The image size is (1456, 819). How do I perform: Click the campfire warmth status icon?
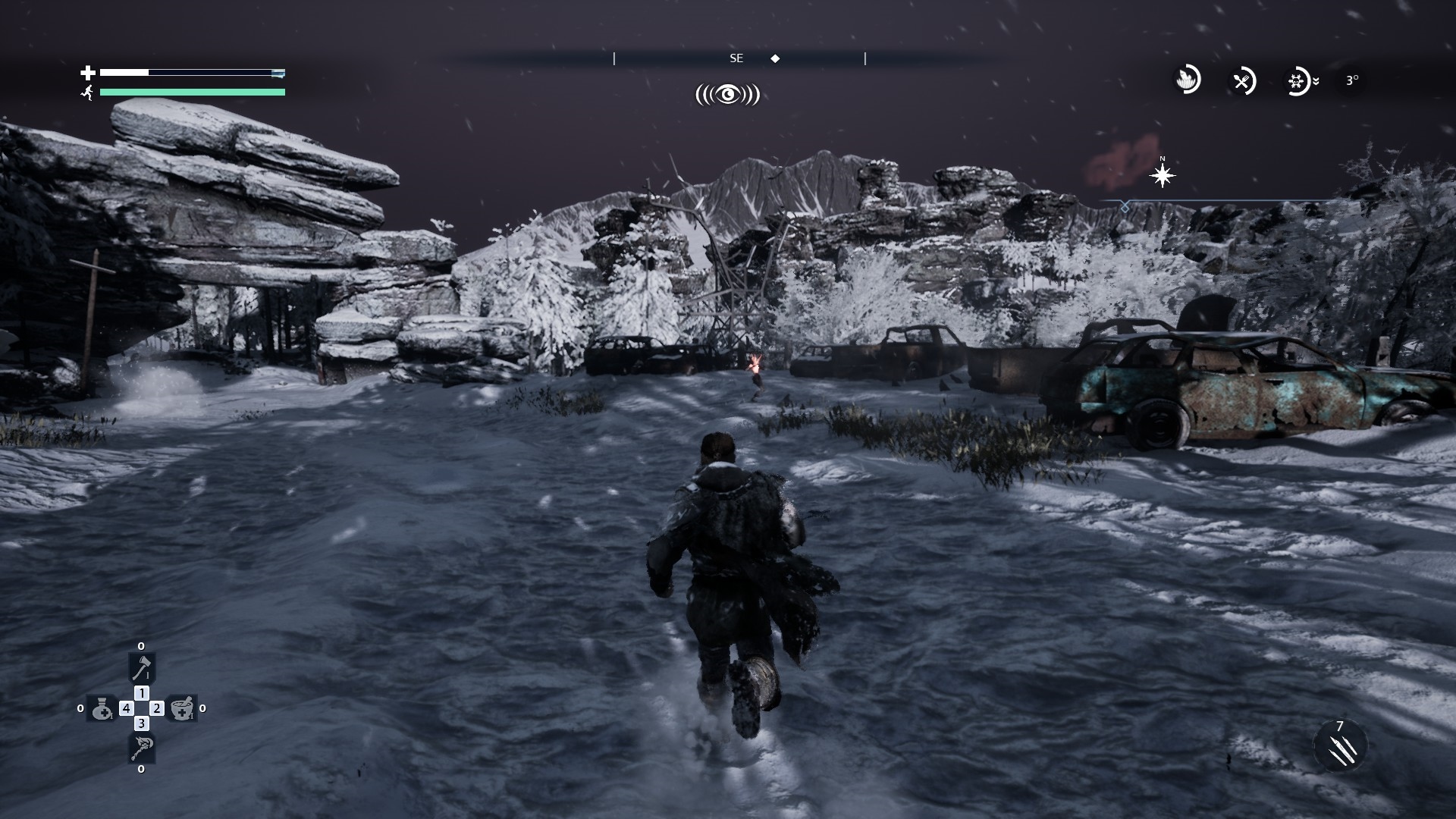click(1188, 80)
